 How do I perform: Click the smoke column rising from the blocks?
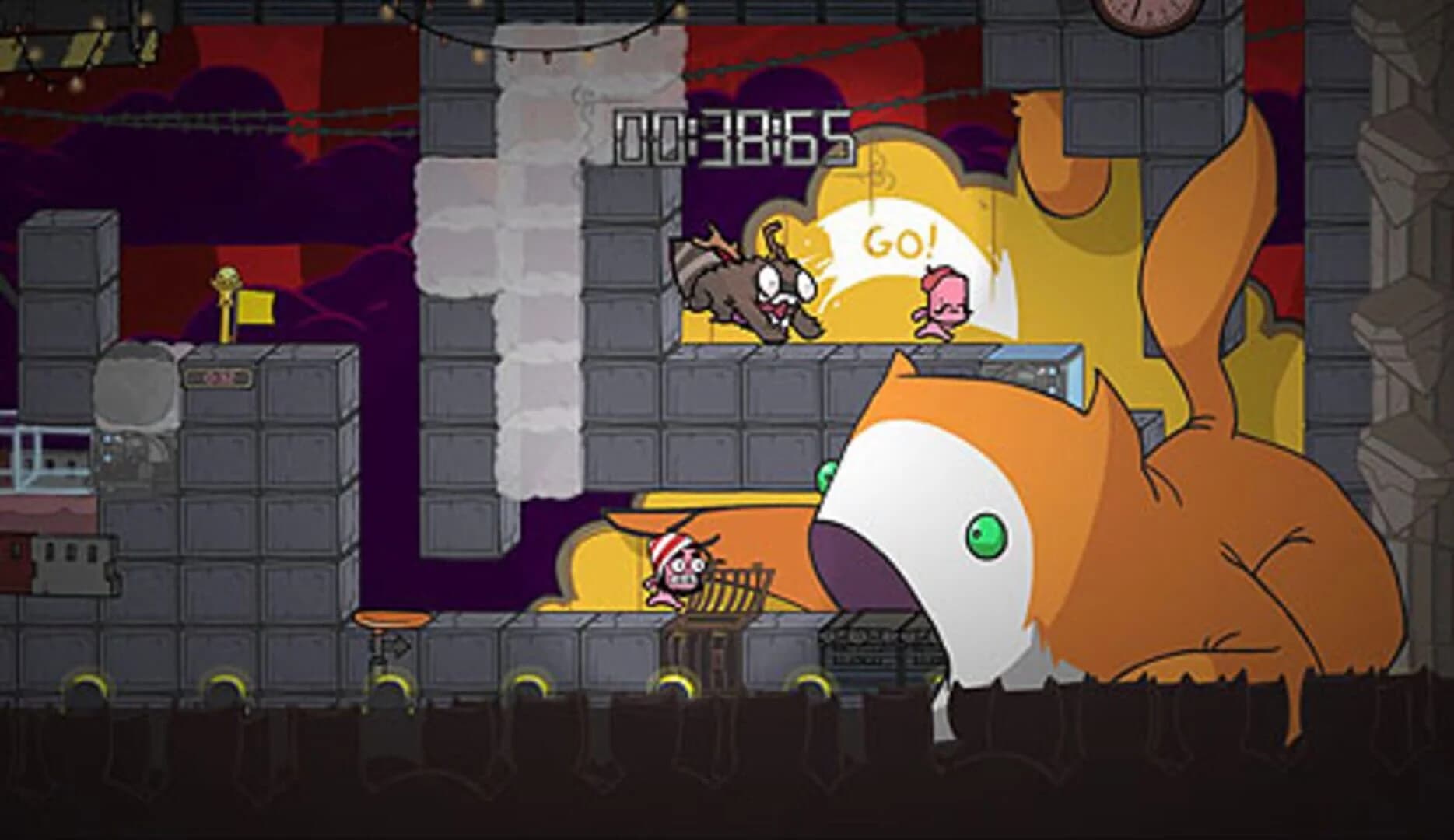(537, 272)
